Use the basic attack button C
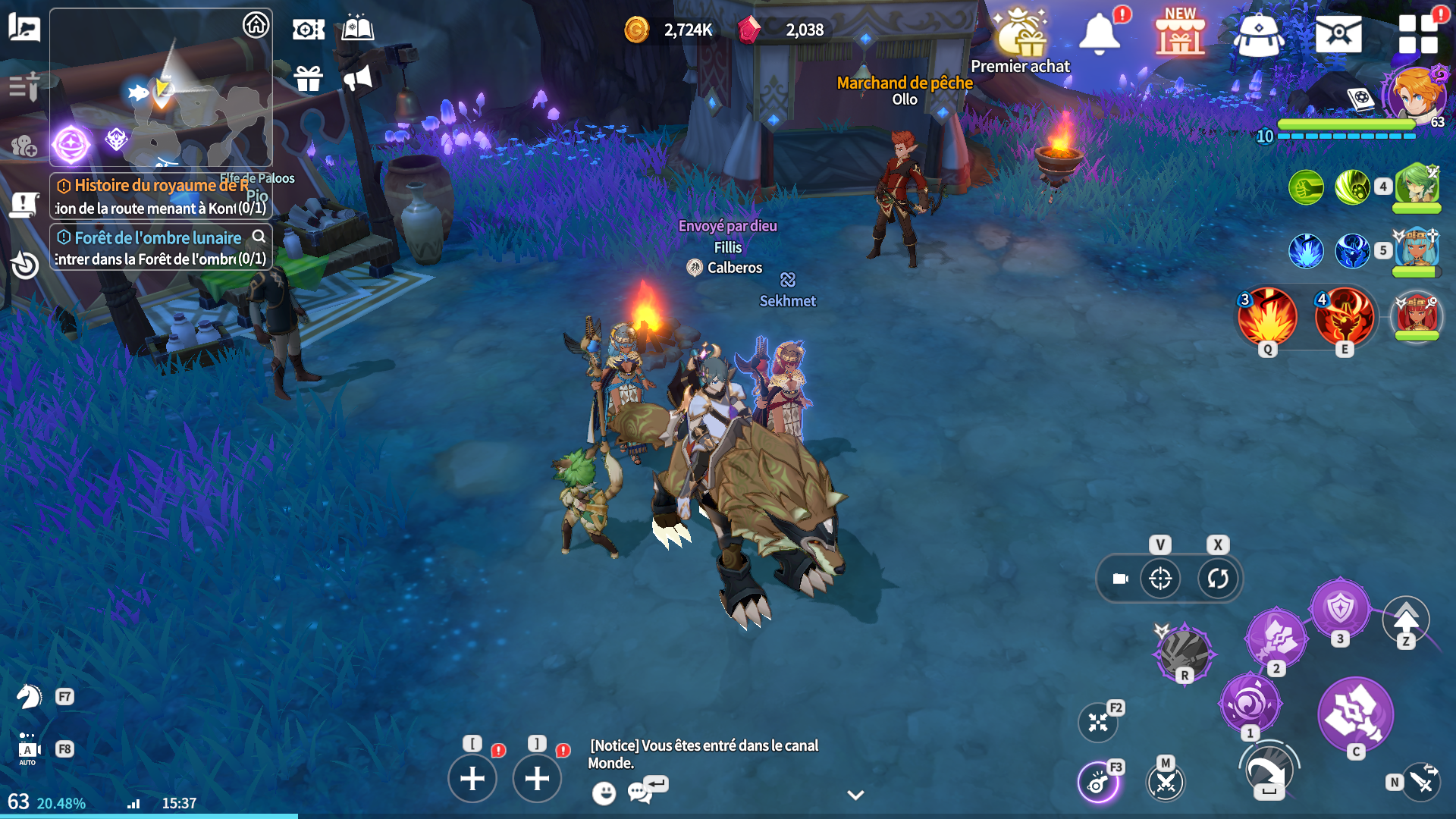This screenshot has width=1456, height=819. 1355,714
